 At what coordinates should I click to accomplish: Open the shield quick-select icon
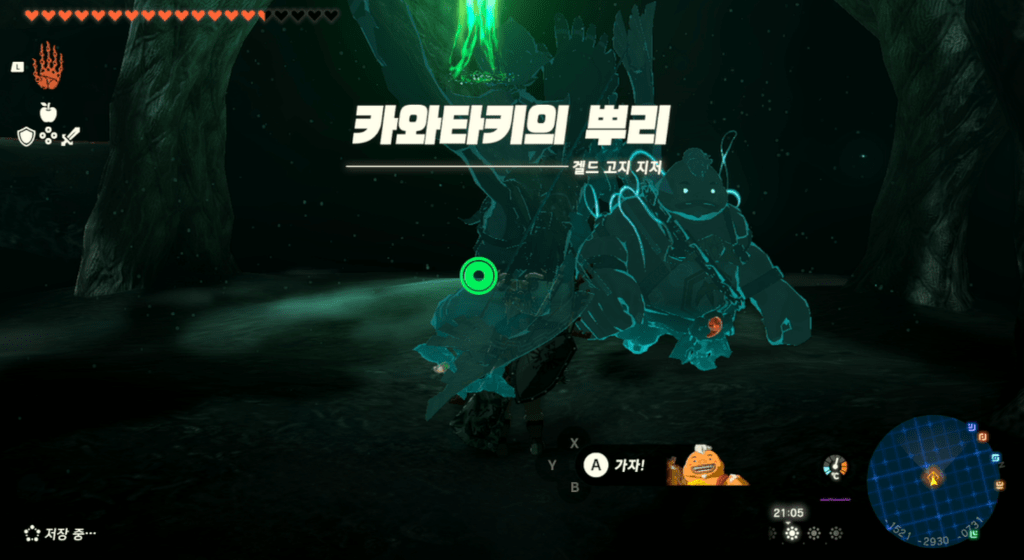(x=26, y=137)
